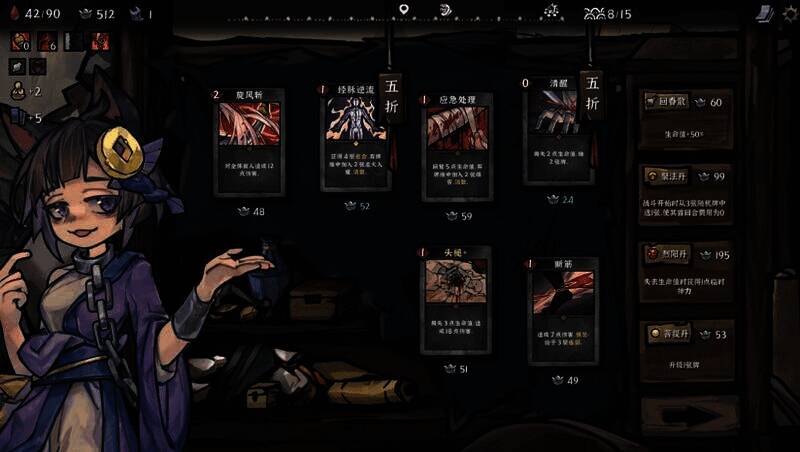Inspect the figure icon showing +2
800x452 pixels.
coord(17,91)
